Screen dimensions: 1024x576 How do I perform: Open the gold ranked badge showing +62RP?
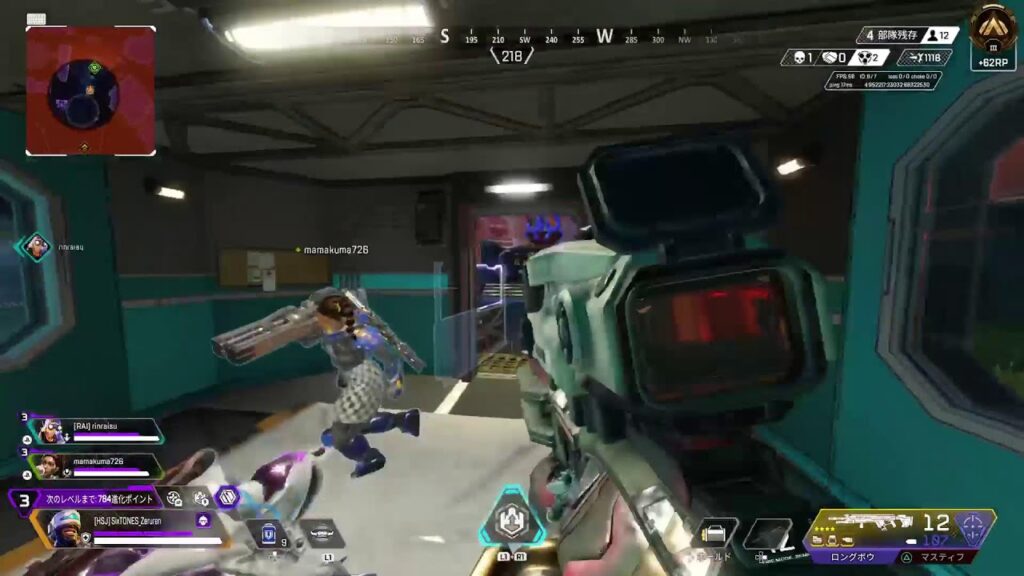[993, 35]
